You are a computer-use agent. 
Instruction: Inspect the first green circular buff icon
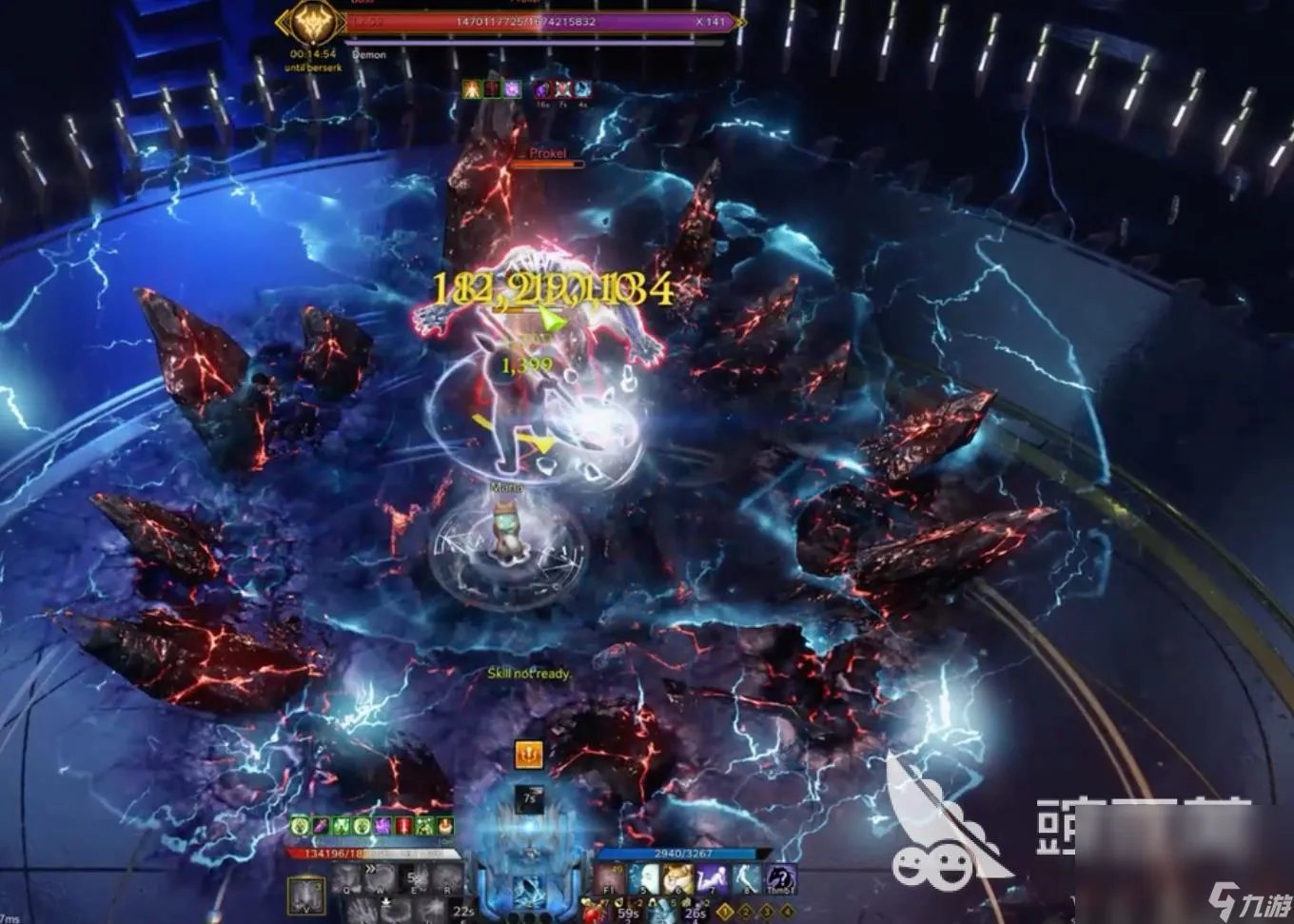click(x=300, y=826)
